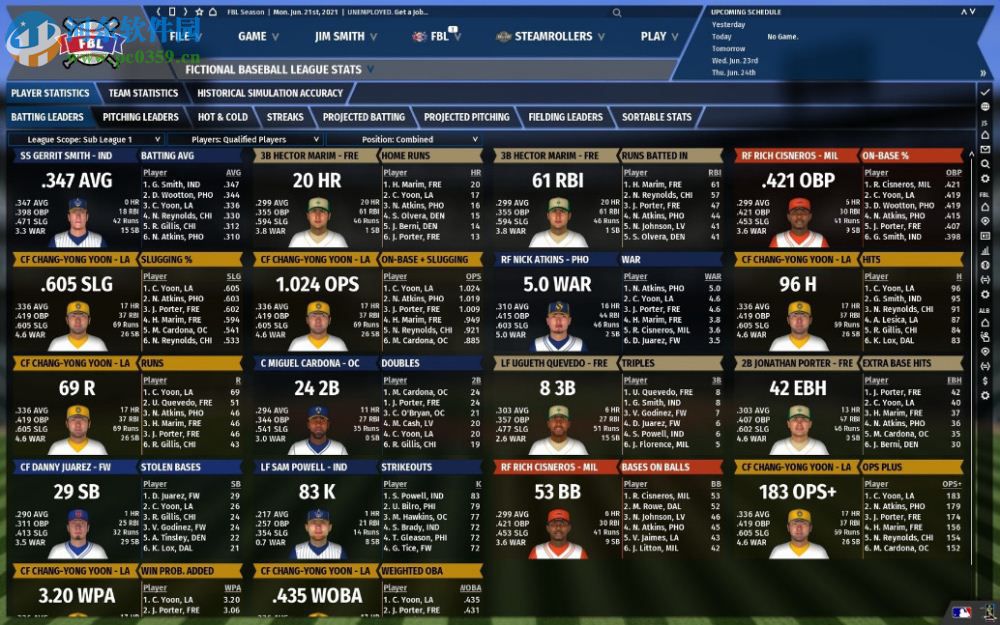
Task: Open the PLAY menu
Action: 660,36
